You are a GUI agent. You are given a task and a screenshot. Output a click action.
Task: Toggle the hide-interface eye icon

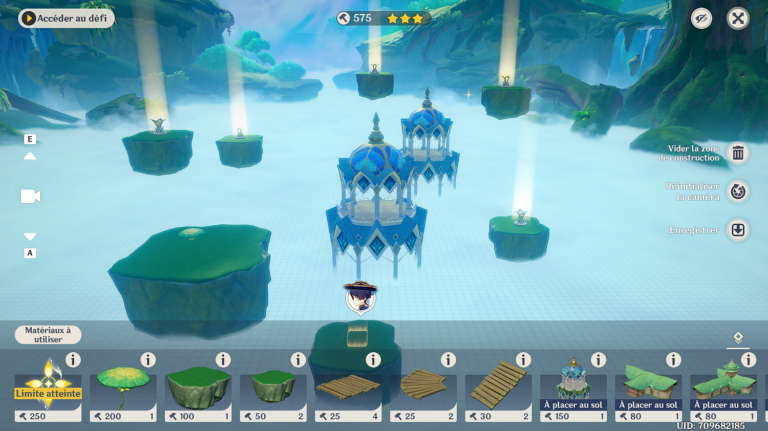click(x=702, y=18)
